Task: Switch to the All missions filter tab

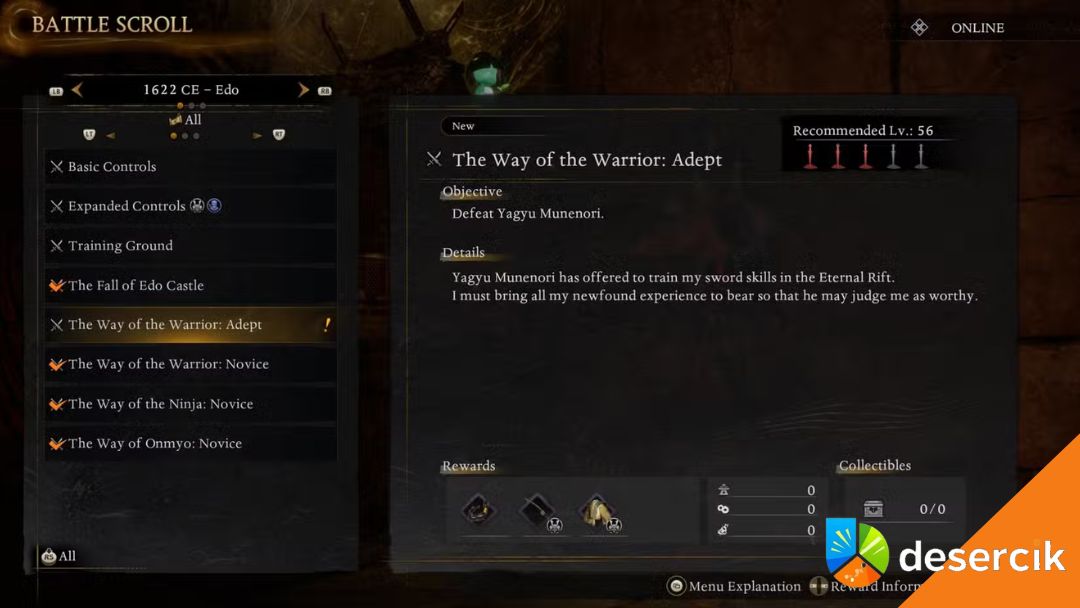Action: [x=185, y=120]
